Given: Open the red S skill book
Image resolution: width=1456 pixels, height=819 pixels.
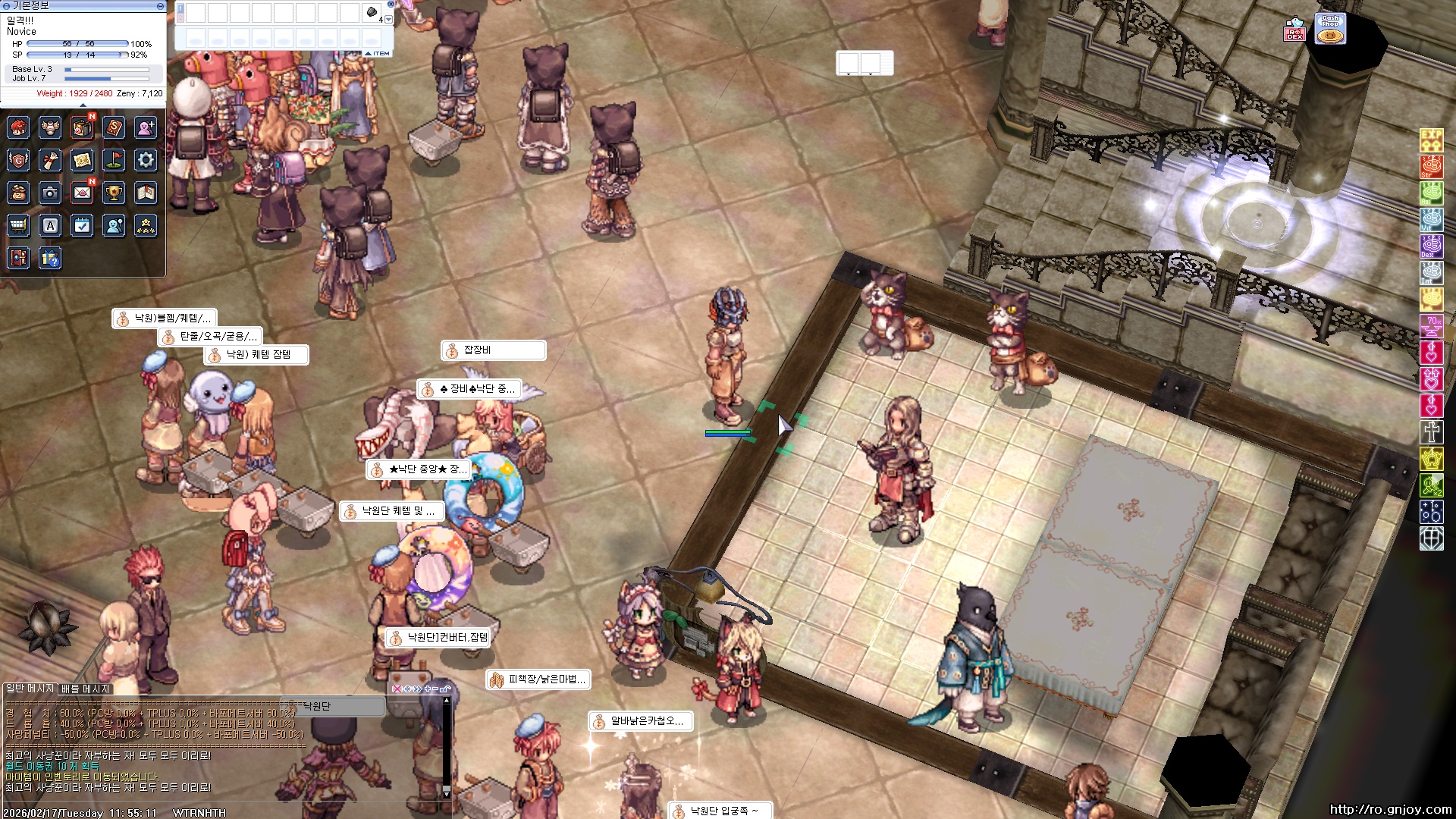Looking at the screenshot, I should pos(114,127).
